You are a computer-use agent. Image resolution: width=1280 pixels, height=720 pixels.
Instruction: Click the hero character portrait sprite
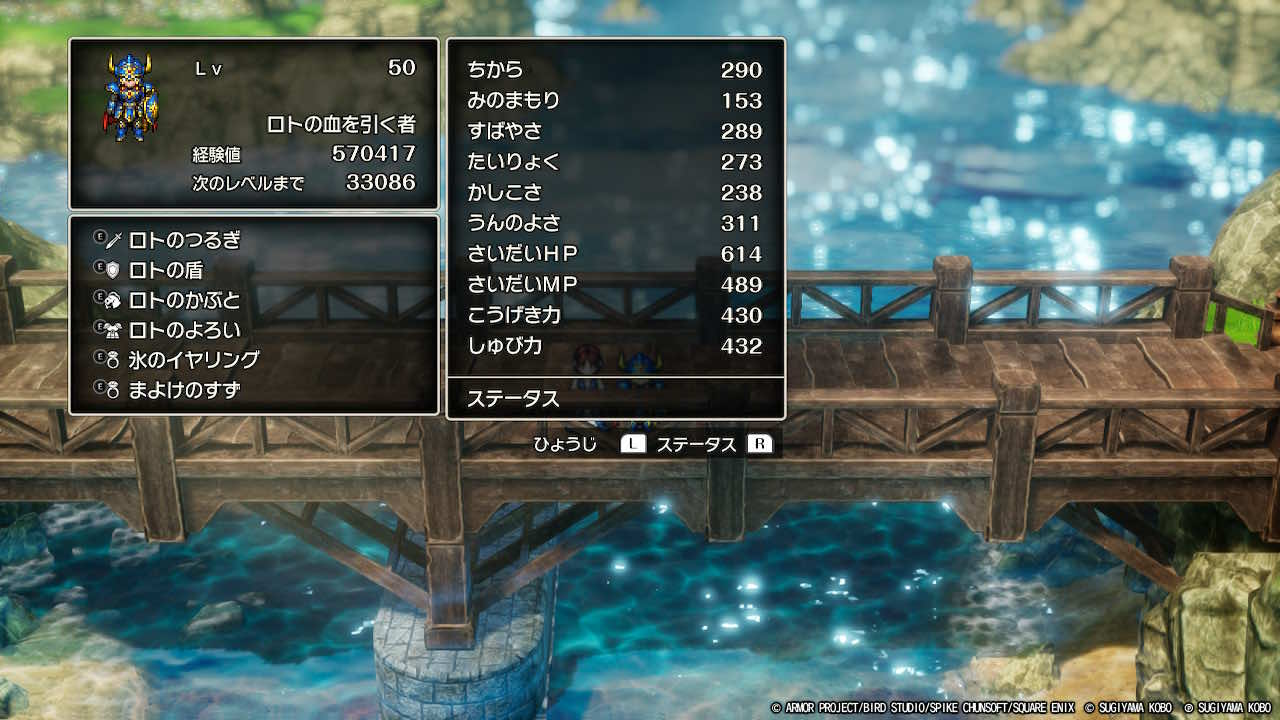[x=131, y=98]
